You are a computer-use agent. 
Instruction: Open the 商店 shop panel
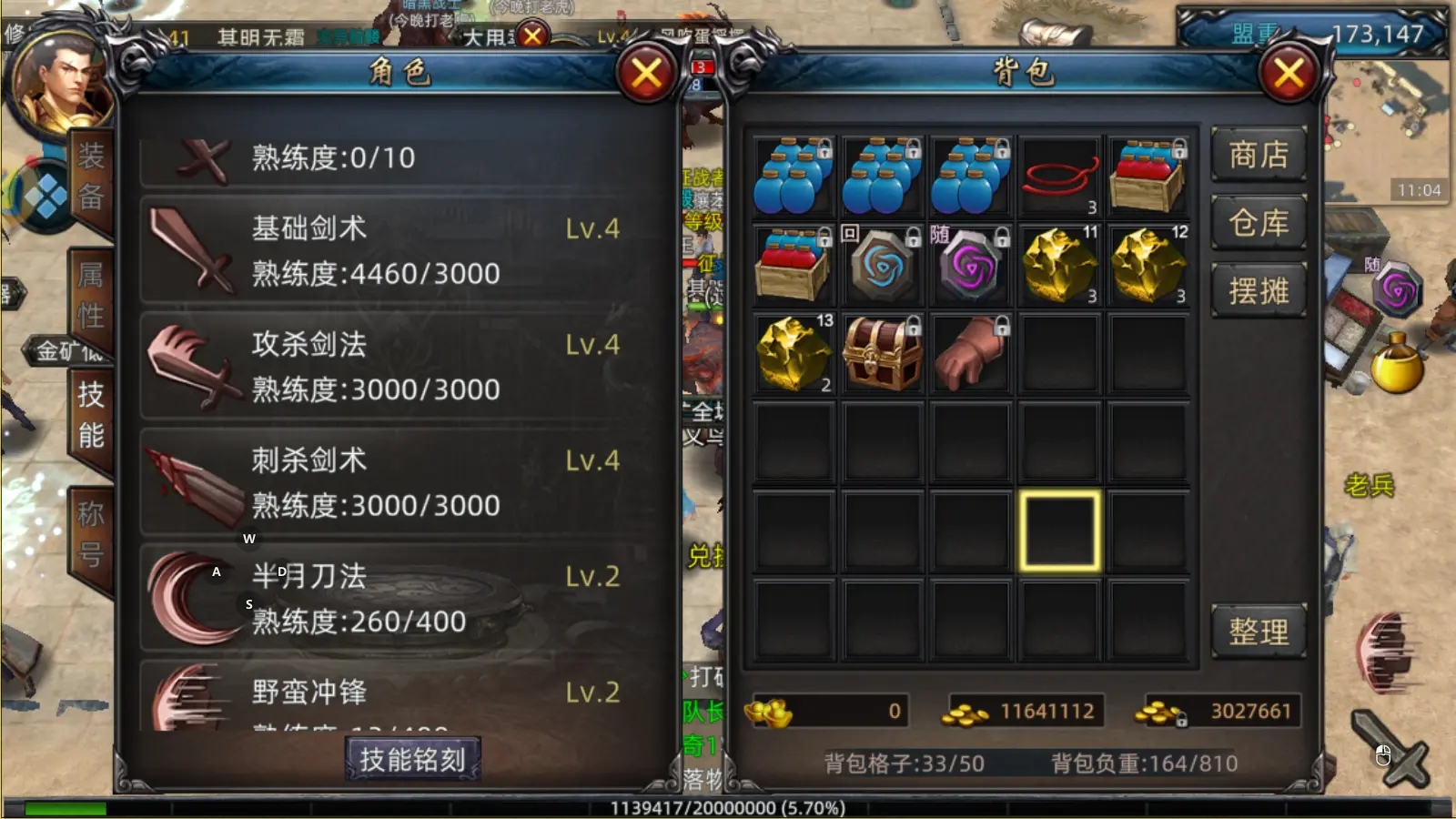1260,157
